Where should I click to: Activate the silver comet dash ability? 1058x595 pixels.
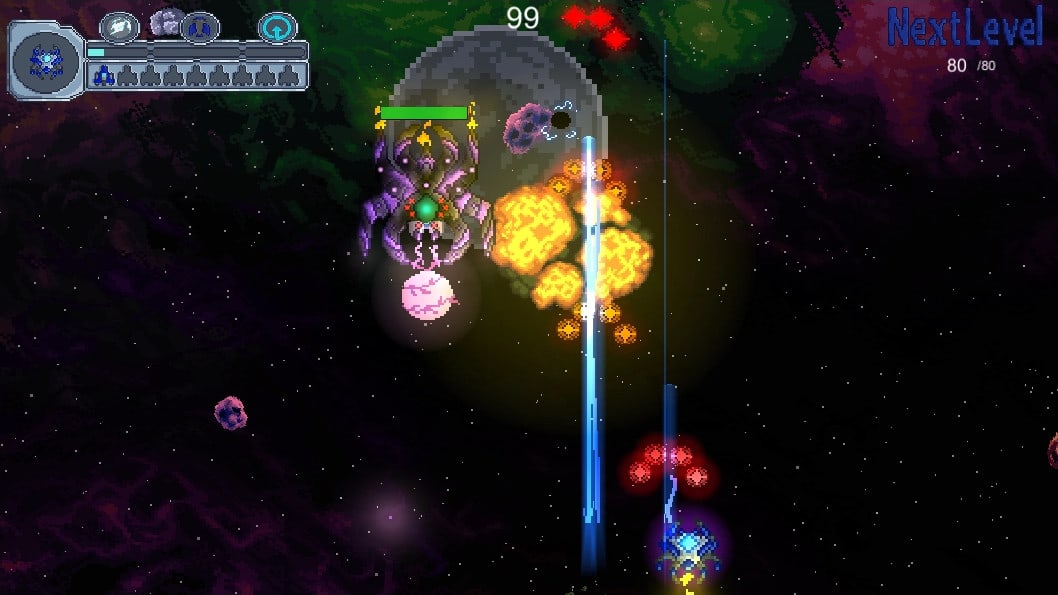[119, 26]
